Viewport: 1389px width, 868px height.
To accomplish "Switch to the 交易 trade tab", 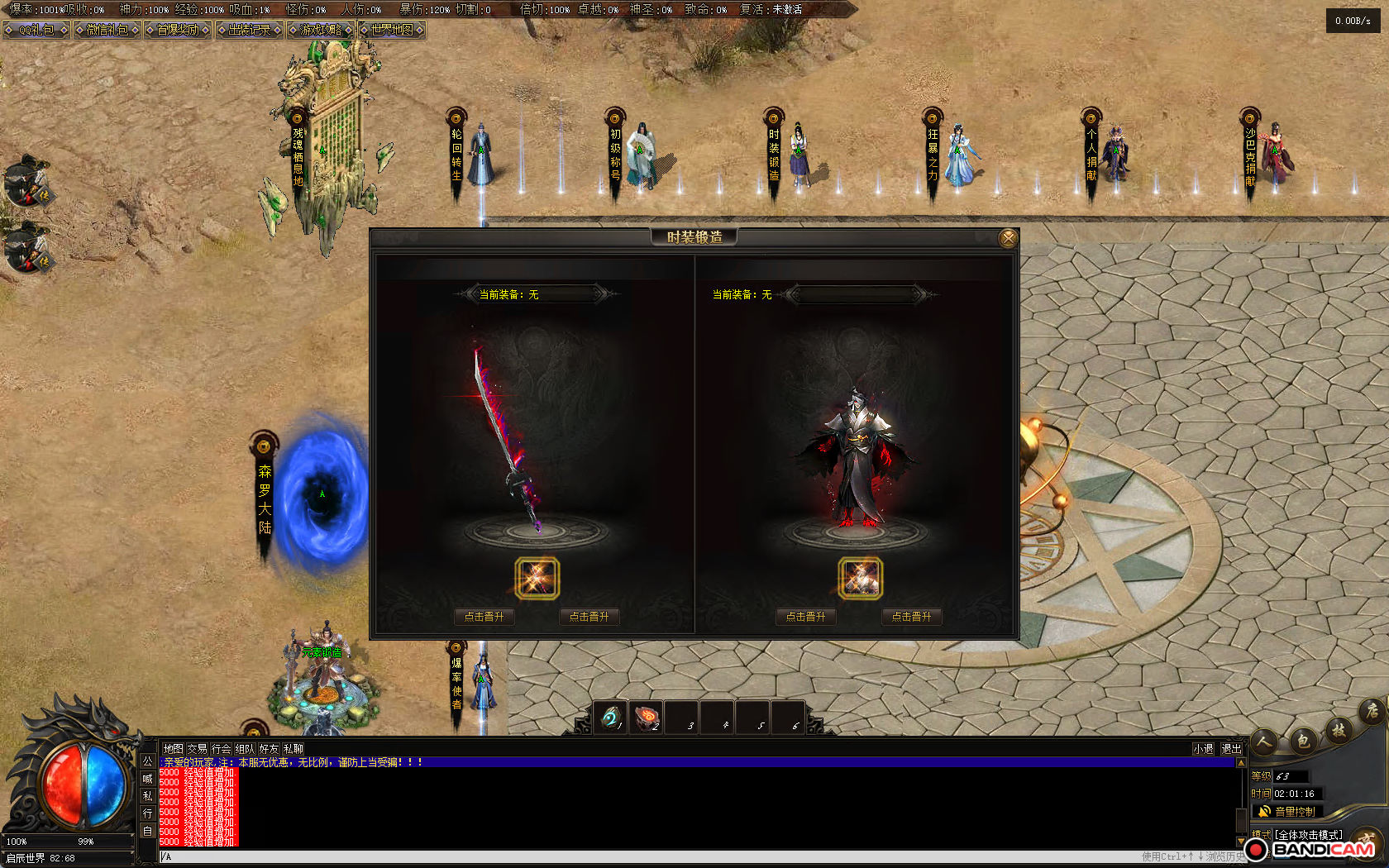I will pos(197,749).
